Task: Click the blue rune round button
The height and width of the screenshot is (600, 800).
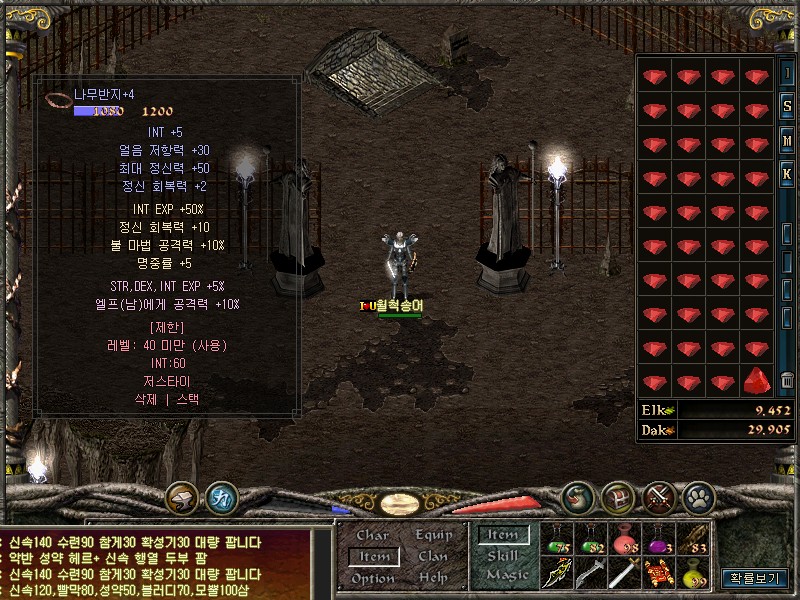Action: coord(221,496)
